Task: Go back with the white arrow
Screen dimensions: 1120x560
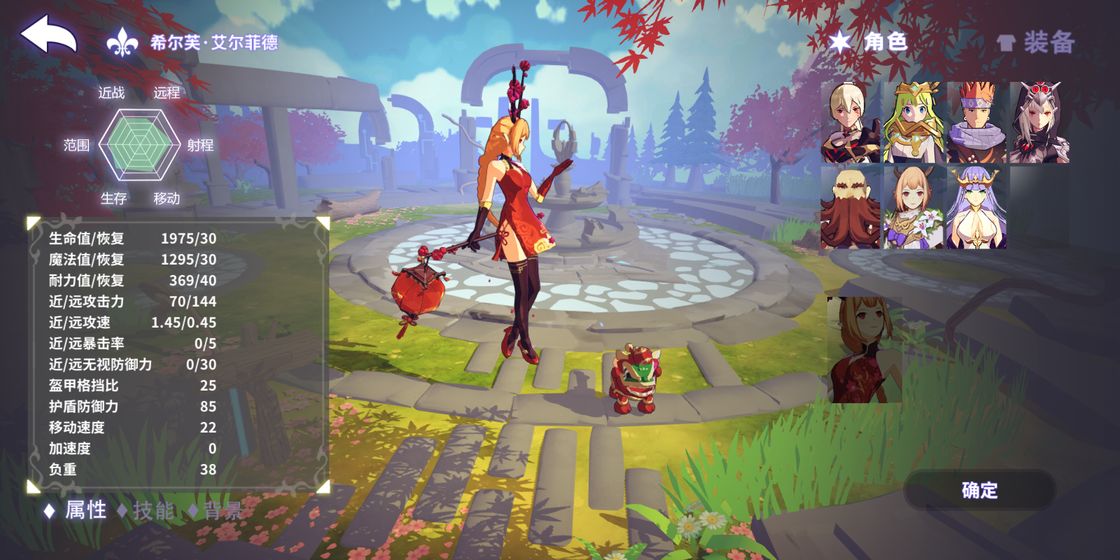Action: coord(49,36)
